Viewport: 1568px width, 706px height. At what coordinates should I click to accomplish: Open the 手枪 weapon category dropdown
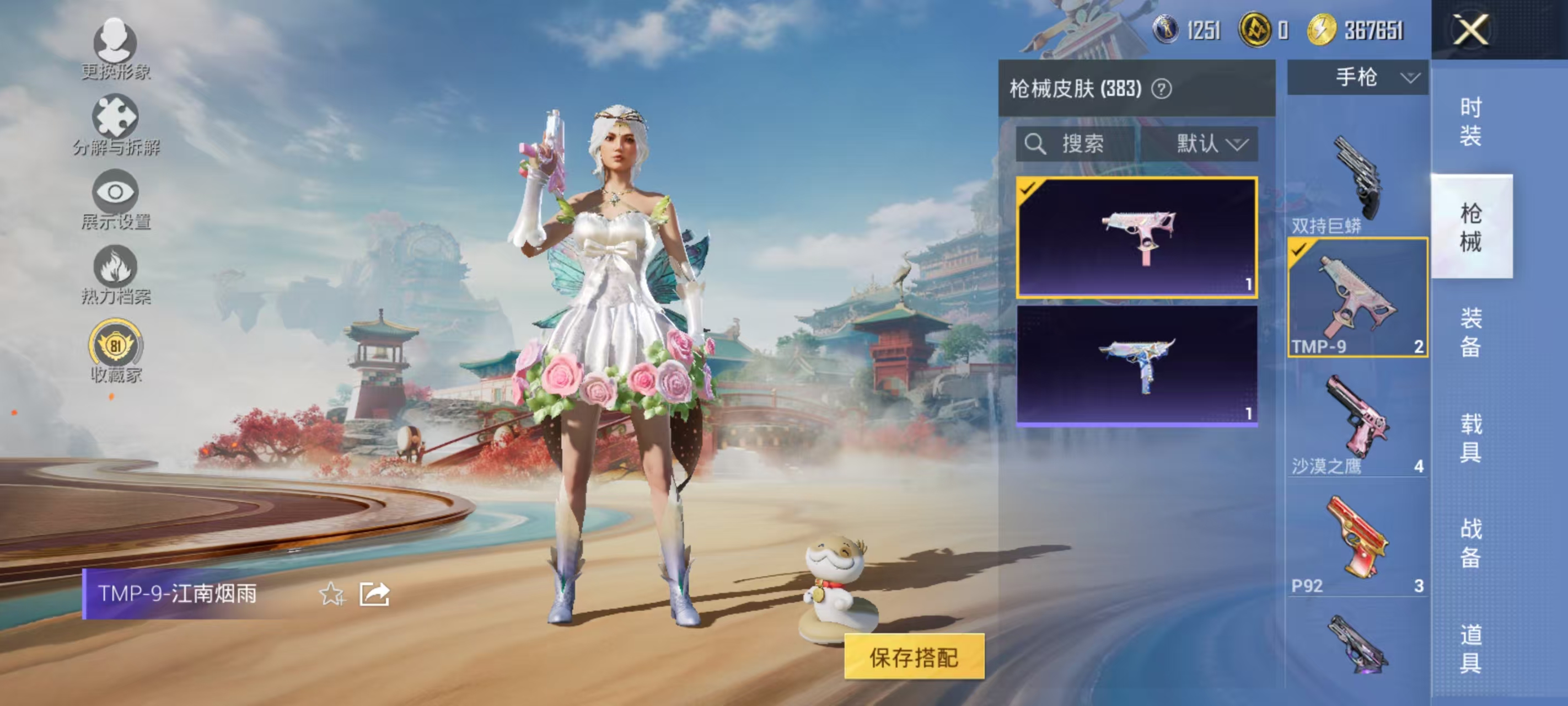1356,77
